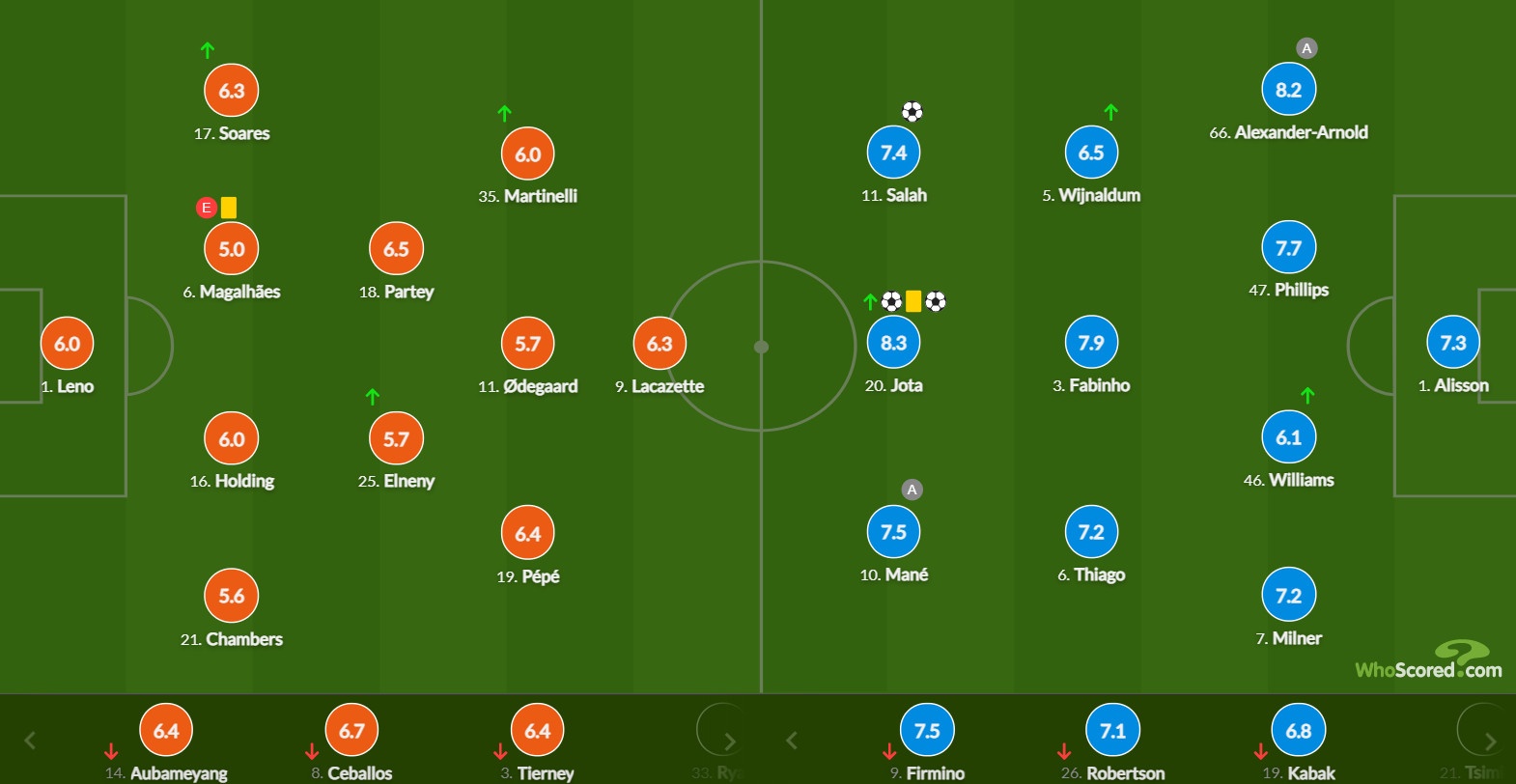Click the green improvement arrow above Martinelli
Viewport: 1516px width, 784px height.
[x=504, y=113]
